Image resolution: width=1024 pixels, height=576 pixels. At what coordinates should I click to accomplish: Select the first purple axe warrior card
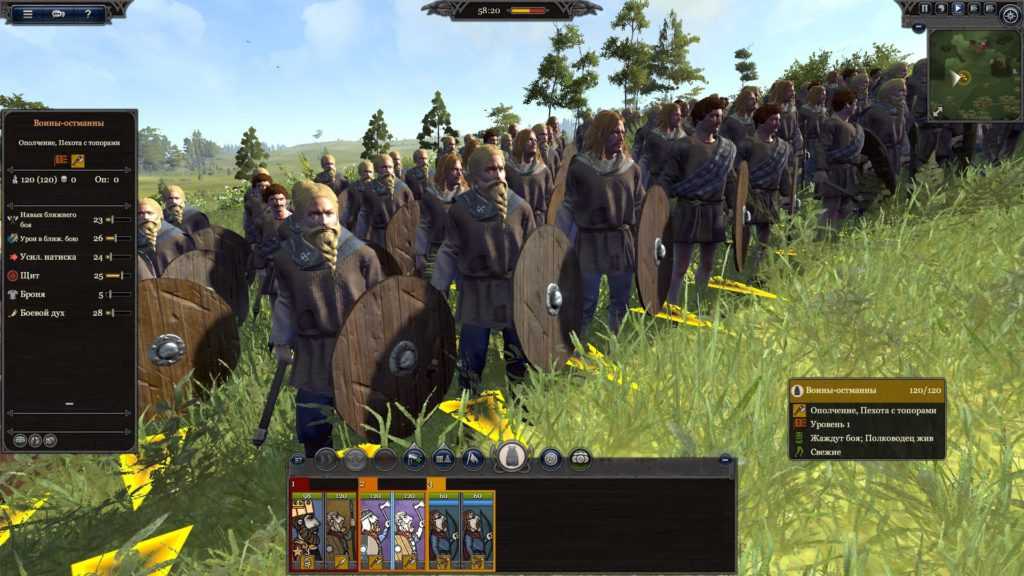pyautogui.click(x=375, y=530)
